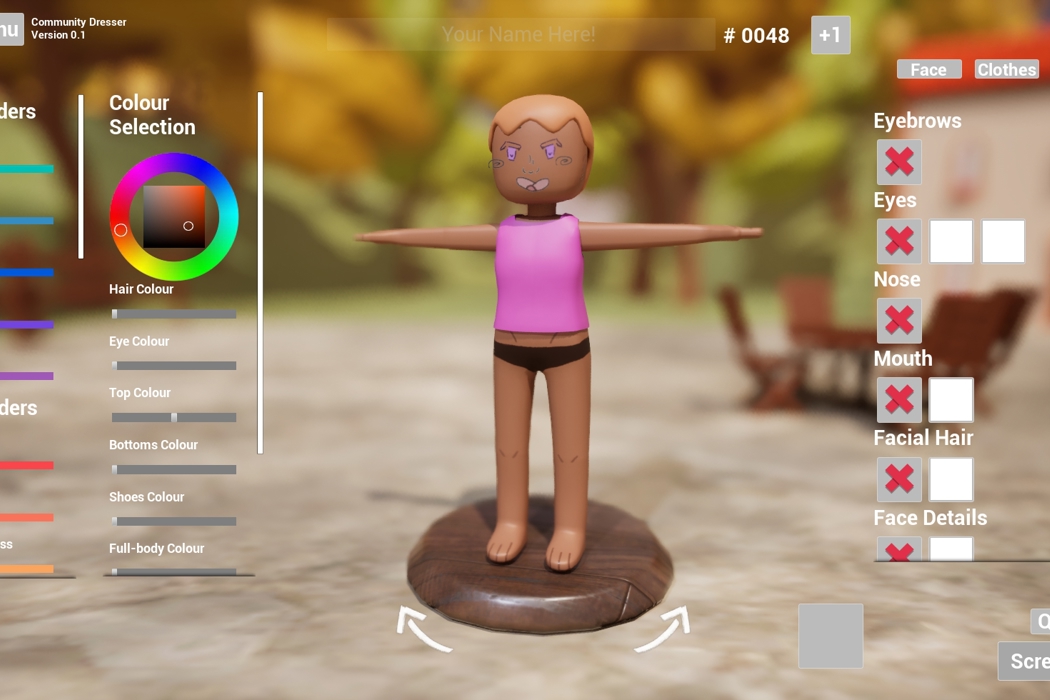Remove the Nose with its red X

[x=899, y=320]
